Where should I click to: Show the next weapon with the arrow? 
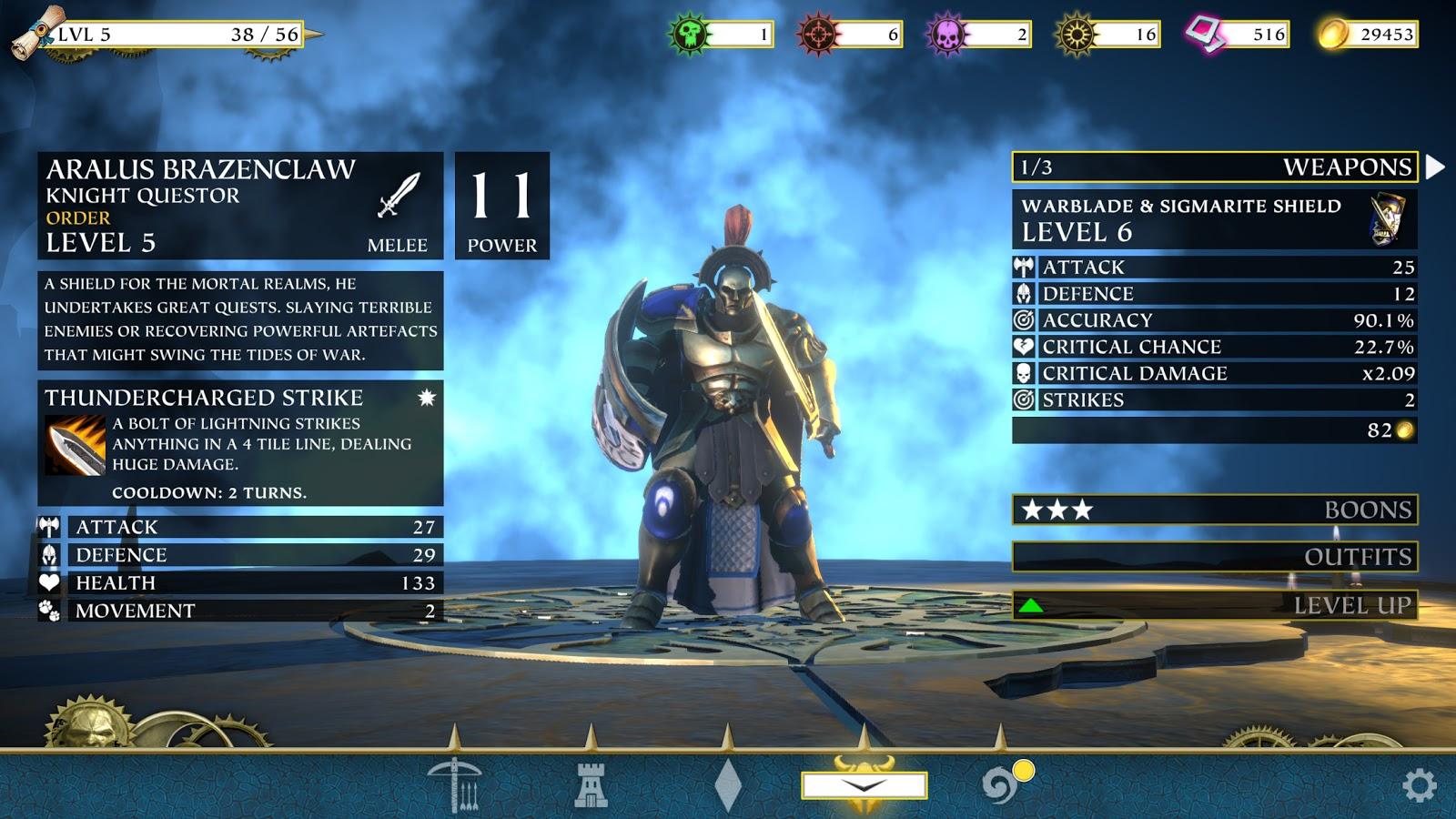(1435, 167)
